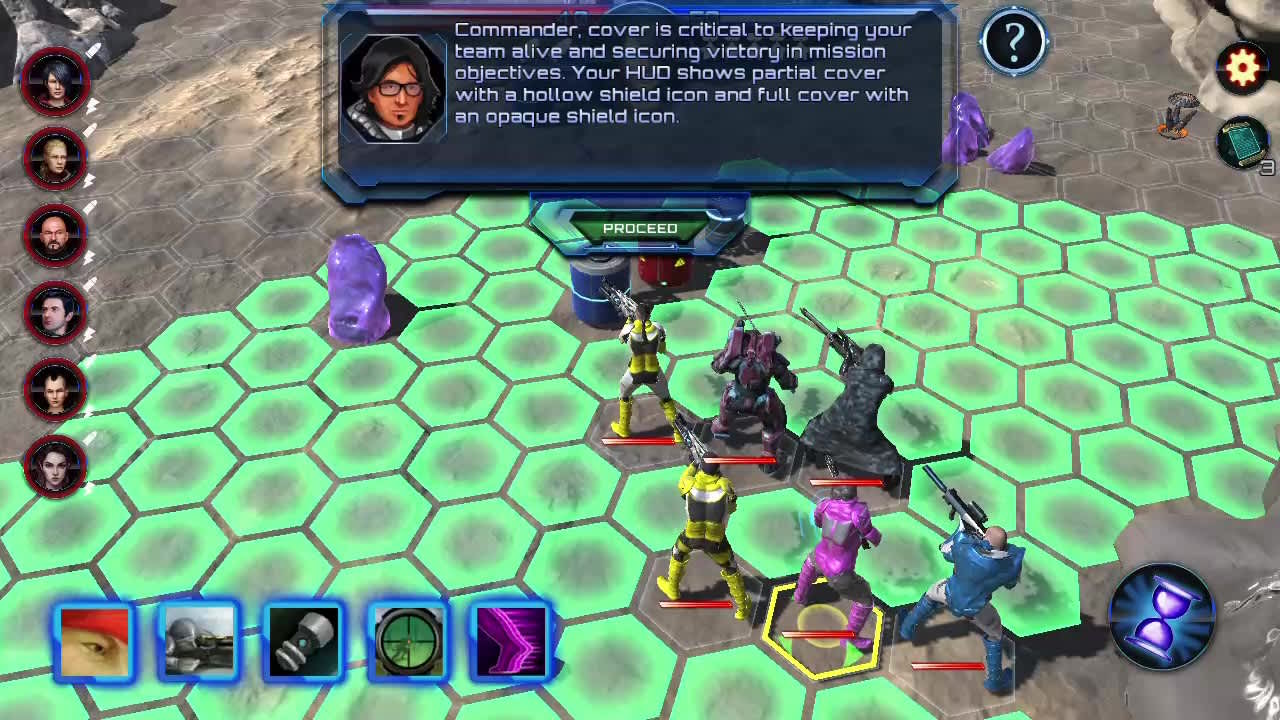
Task: Activate the weapon attack ability
Action: (198, 641)
